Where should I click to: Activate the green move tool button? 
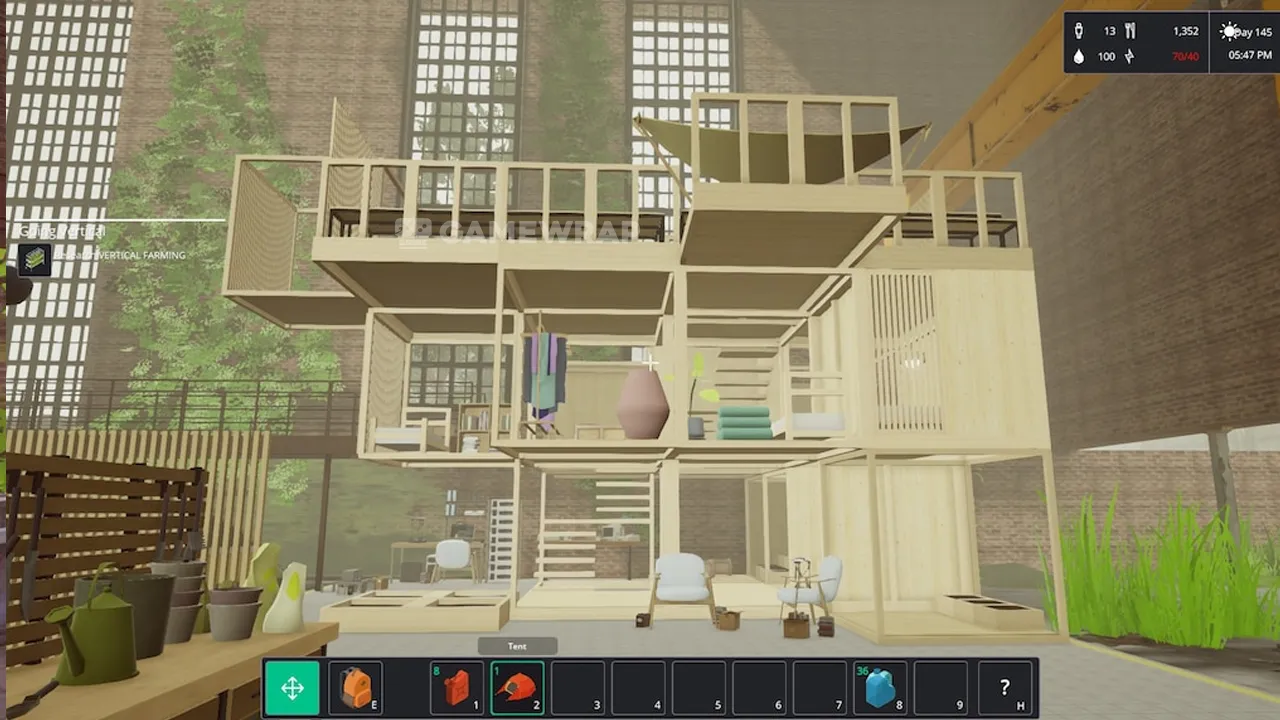pyautogui.click(x=292, y=688)
